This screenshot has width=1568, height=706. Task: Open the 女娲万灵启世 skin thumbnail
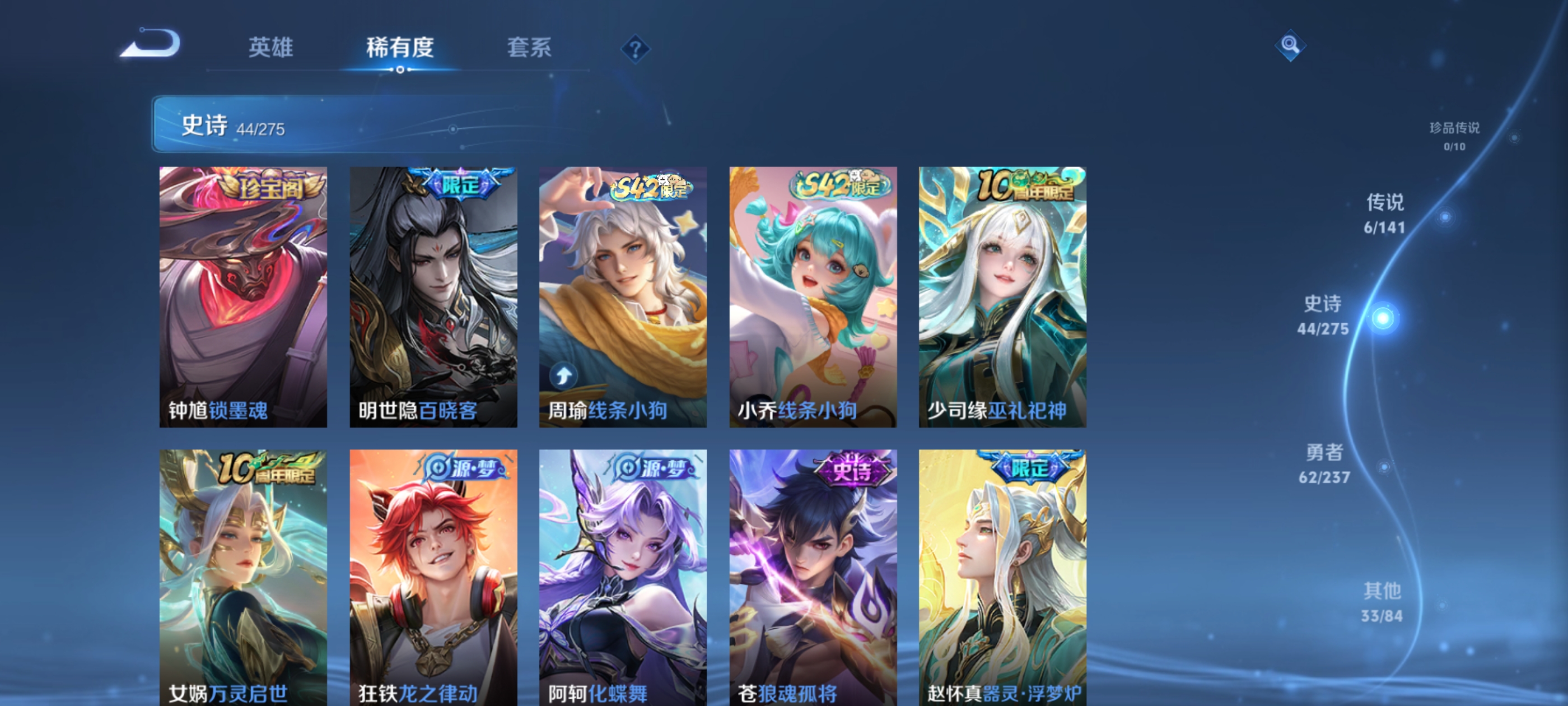(243, 573)
